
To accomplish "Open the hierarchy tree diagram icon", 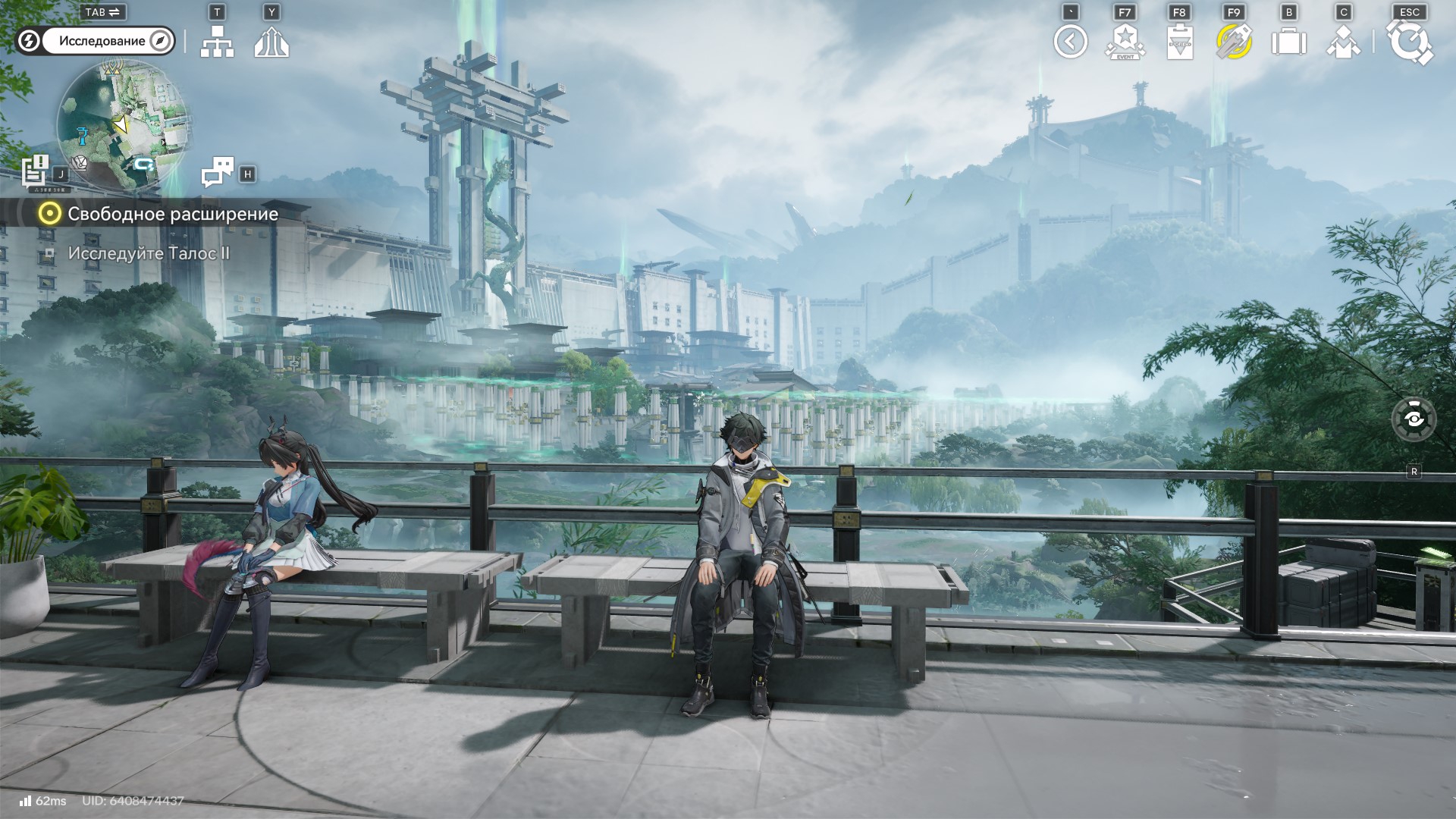I will coord(217,42).
